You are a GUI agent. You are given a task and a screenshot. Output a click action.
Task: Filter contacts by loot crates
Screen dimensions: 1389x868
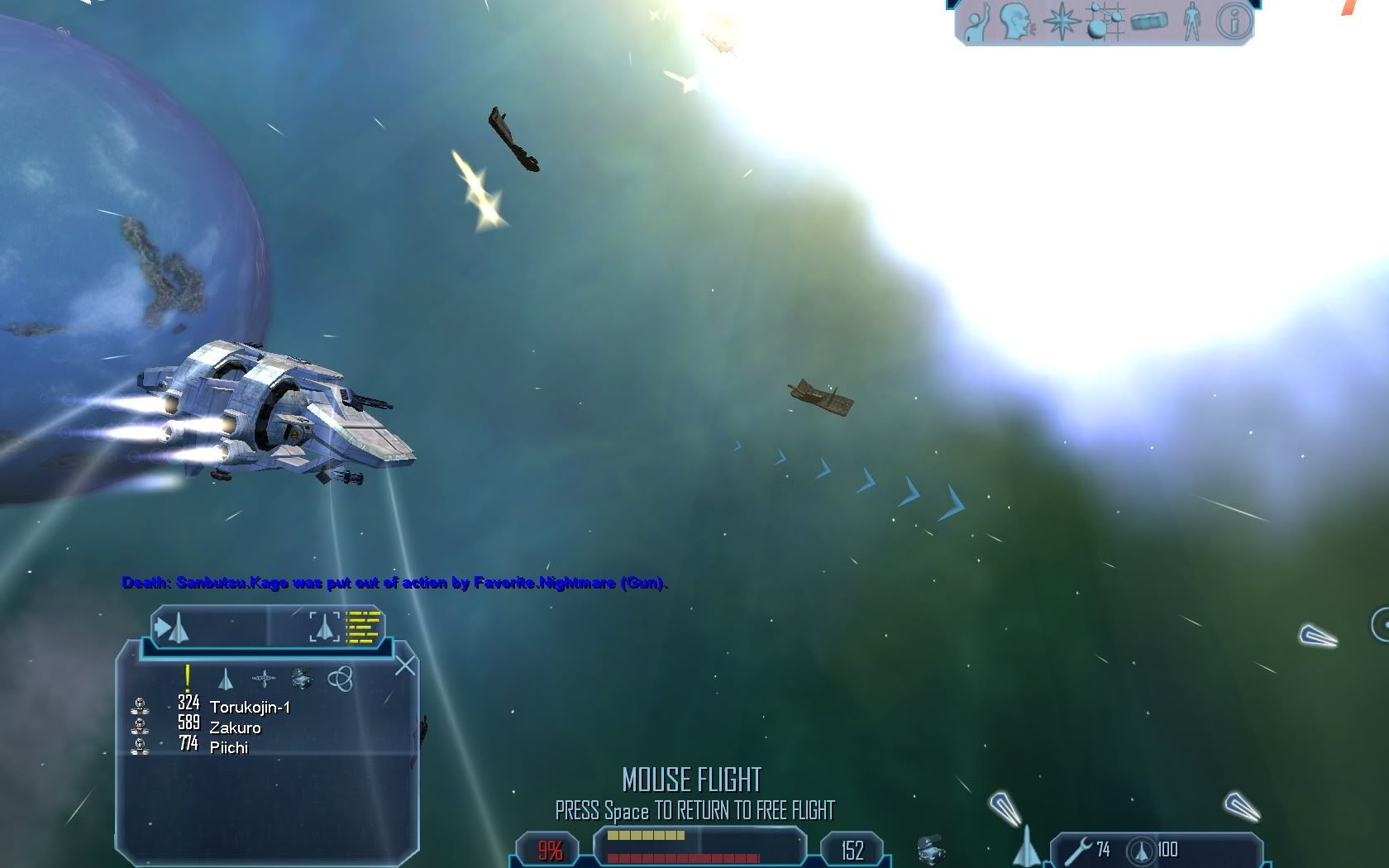pyautogui.click(x=302, y=680)
